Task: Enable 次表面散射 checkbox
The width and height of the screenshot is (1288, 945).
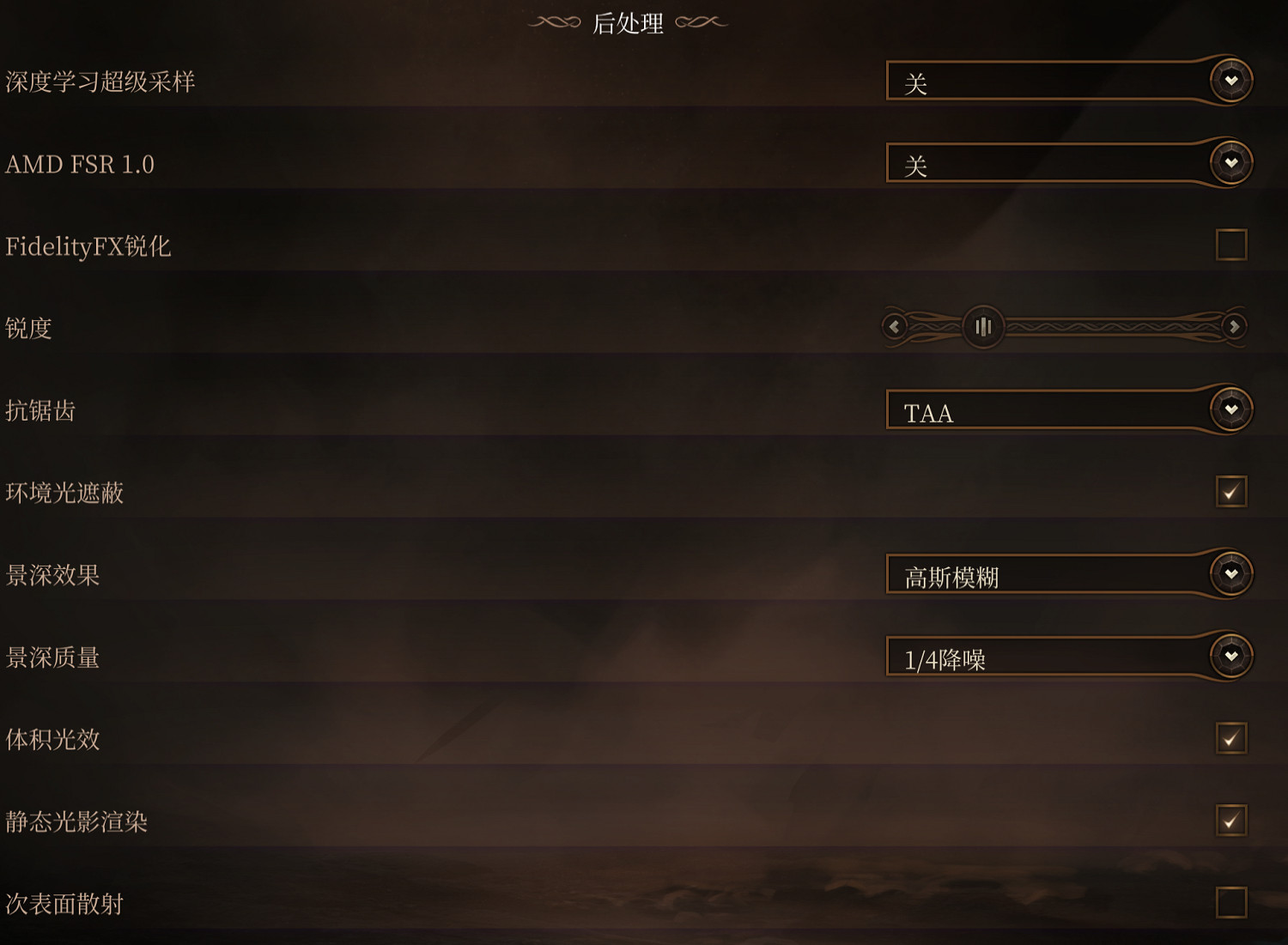Action: pyautogui.click(x=1231, y=904)
